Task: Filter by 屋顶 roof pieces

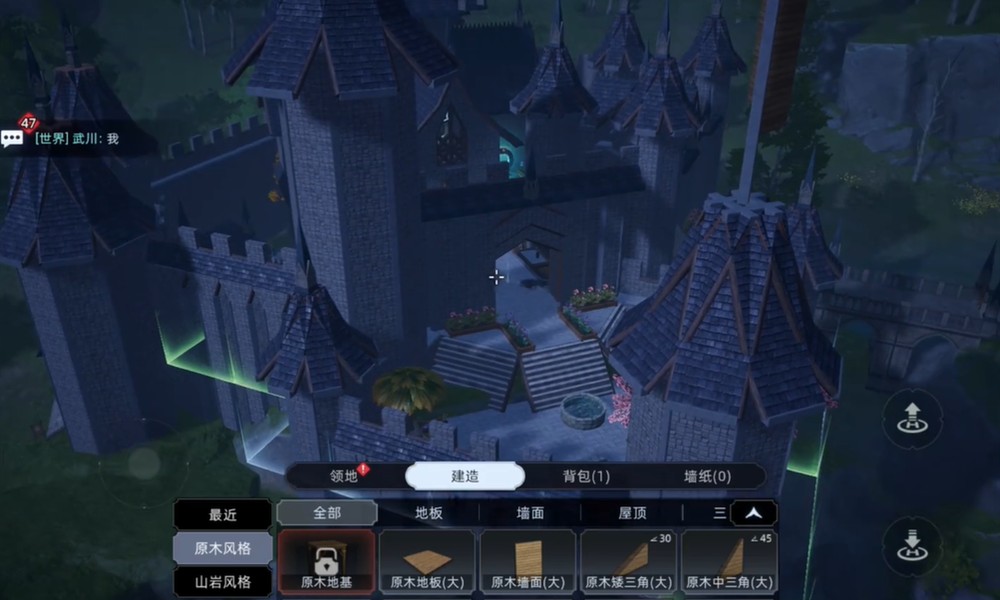Action: tap(631, 513)
